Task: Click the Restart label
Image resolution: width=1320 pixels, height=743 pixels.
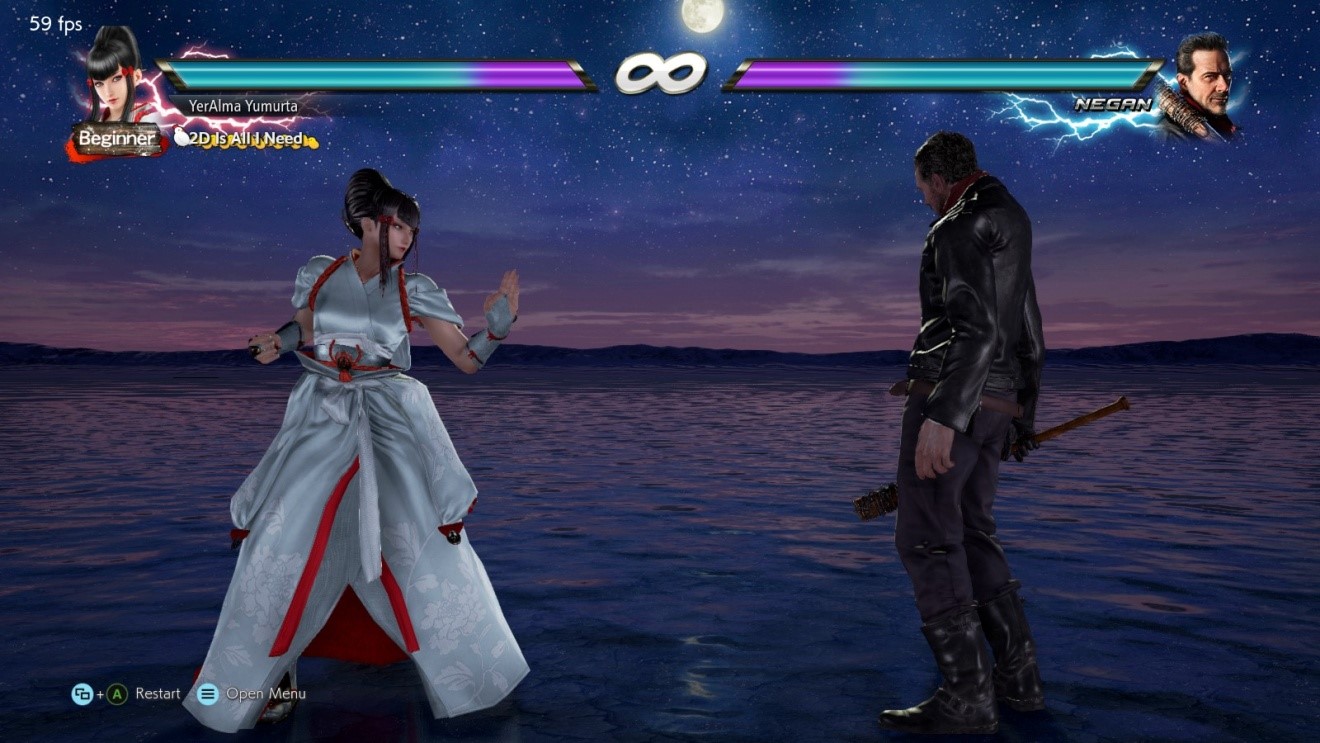Action: coord(157,693)
